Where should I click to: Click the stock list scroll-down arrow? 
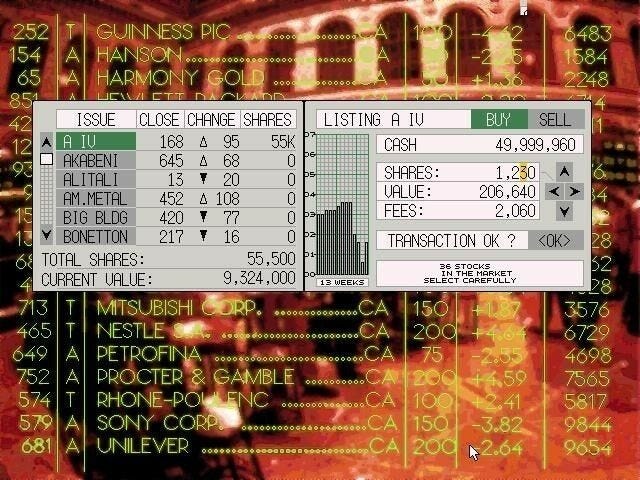coord(45,236)
